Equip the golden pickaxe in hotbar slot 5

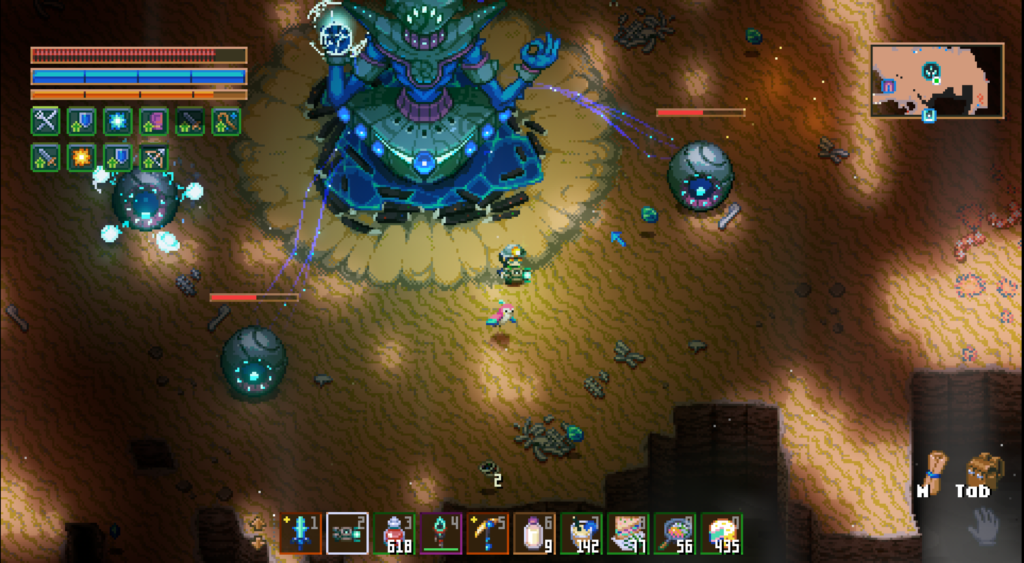pyautogui.click(x=487, y=534)
